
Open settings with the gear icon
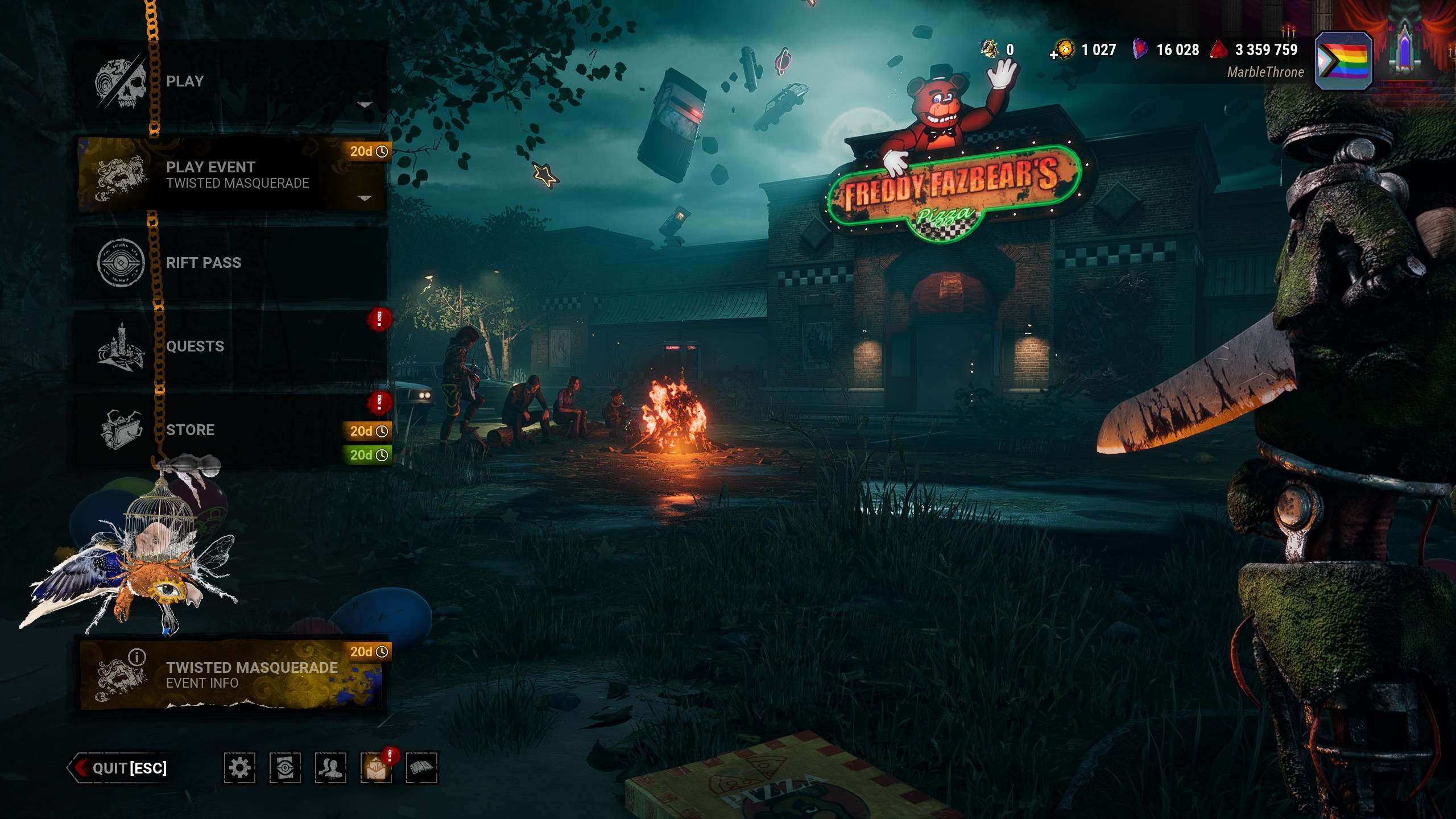[x=239, y=768]
